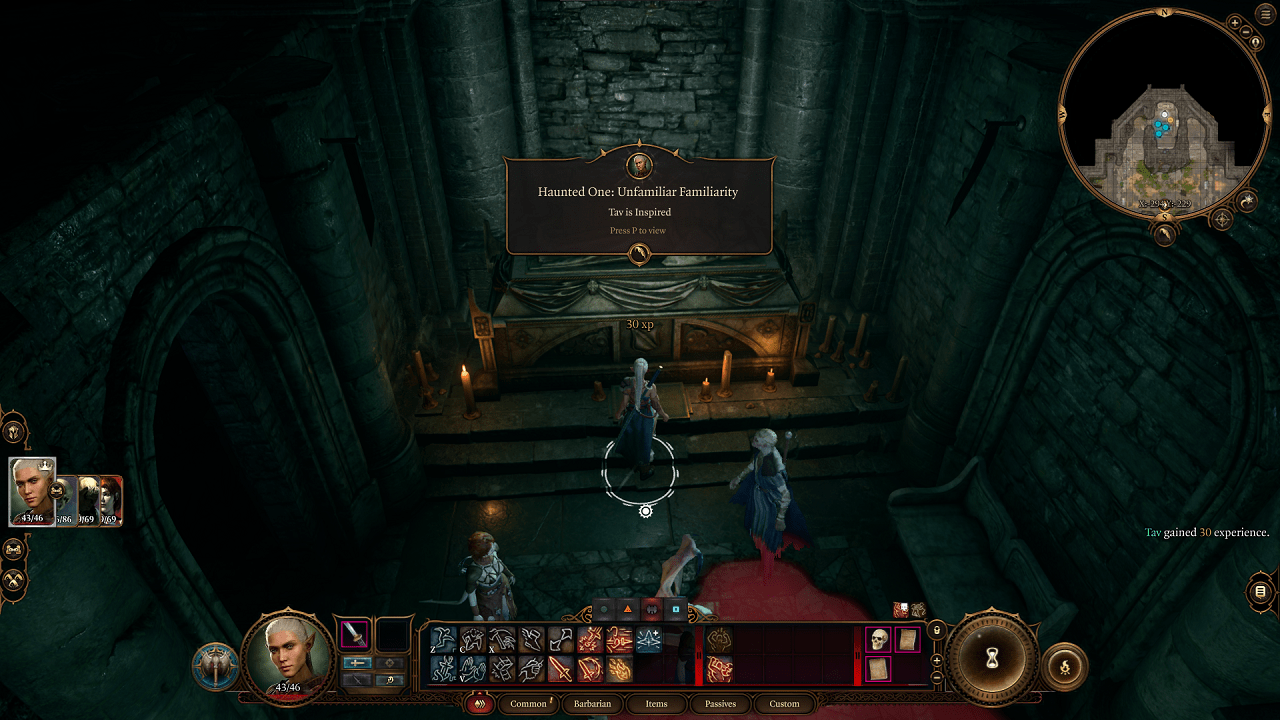
Task: Switch to the Common hotbar tab
Action: click(x=528, y=704)
